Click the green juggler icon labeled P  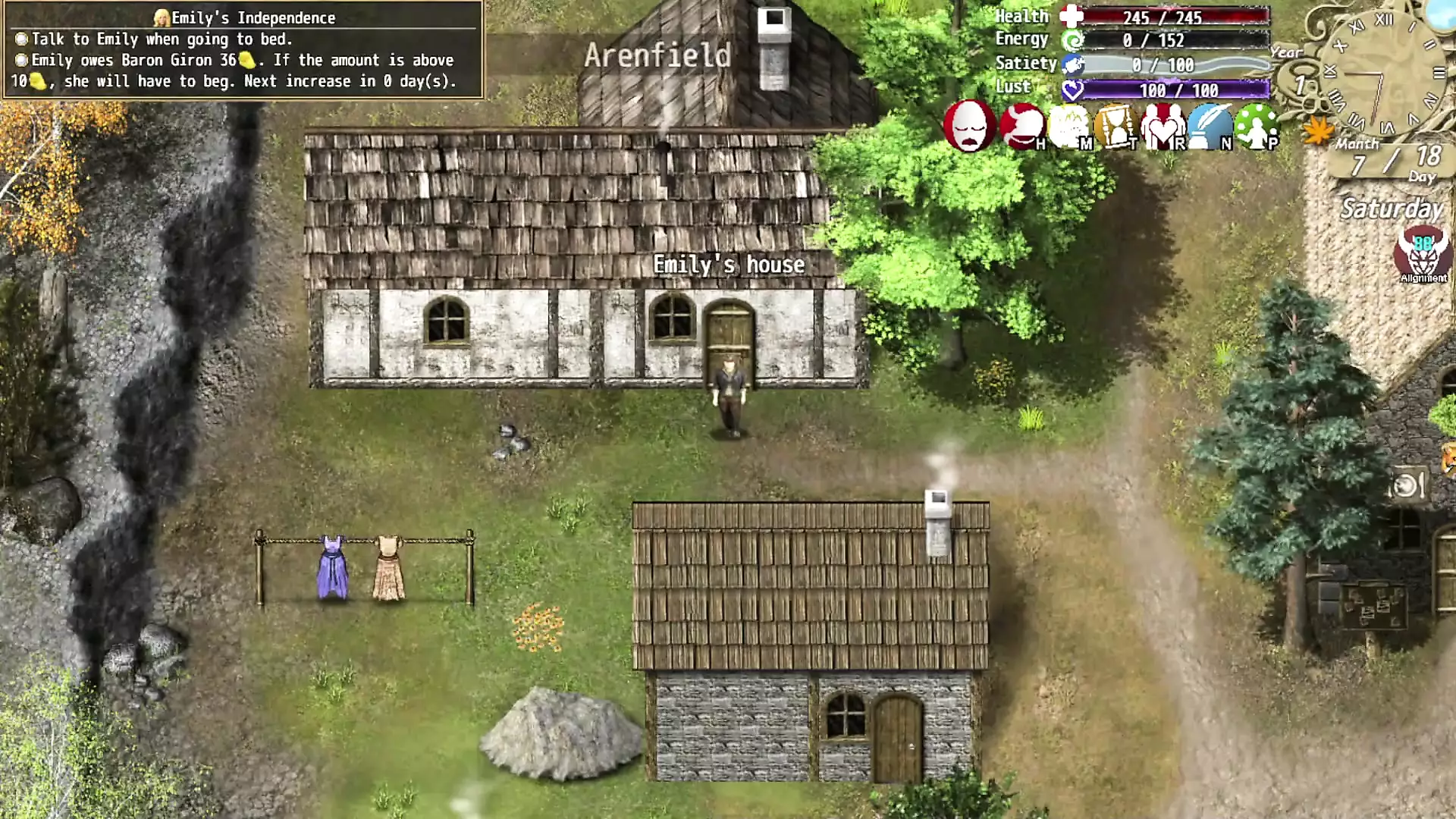(x=1256, y=127)
